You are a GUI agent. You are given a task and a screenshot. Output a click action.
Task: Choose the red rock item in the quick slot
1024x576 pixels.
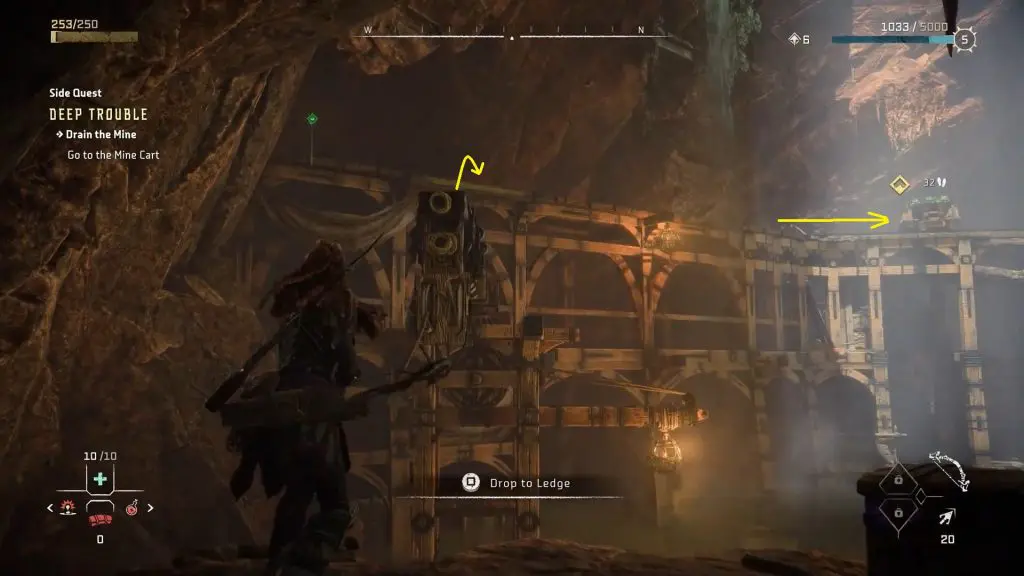tap(100, 520)
